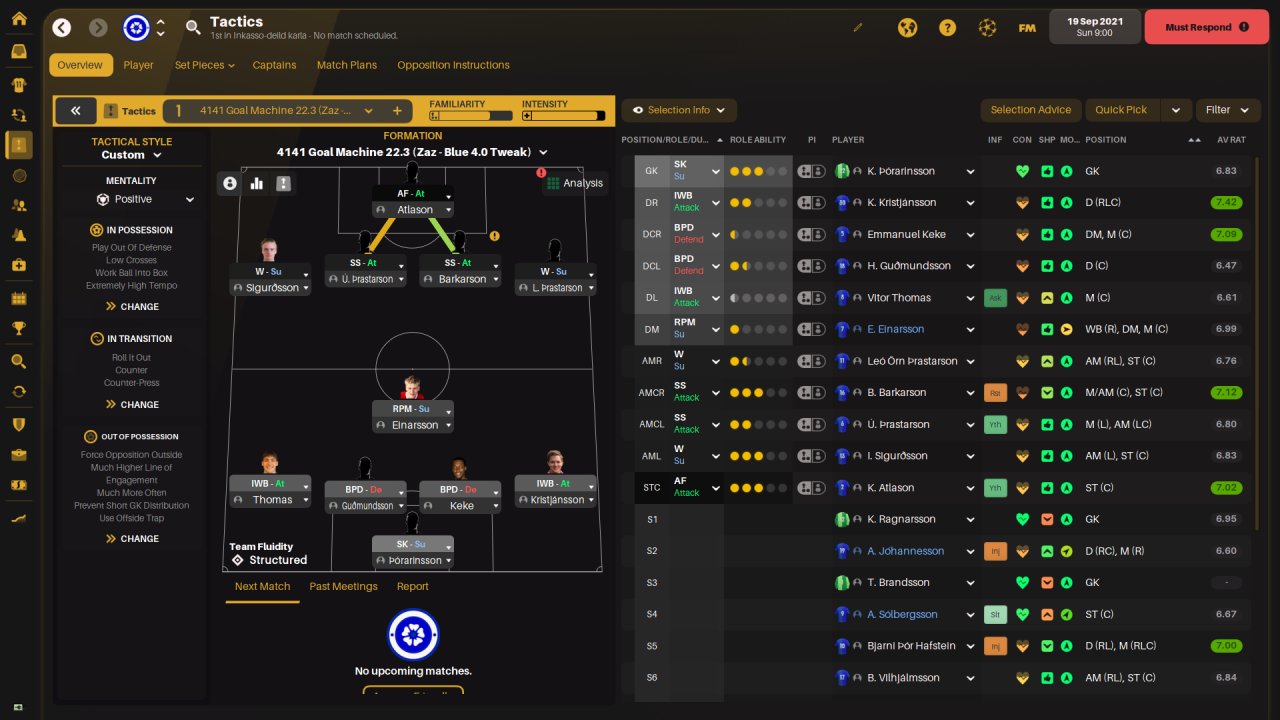
Task: Open the Match Plans tab
Action: [347, 65]
